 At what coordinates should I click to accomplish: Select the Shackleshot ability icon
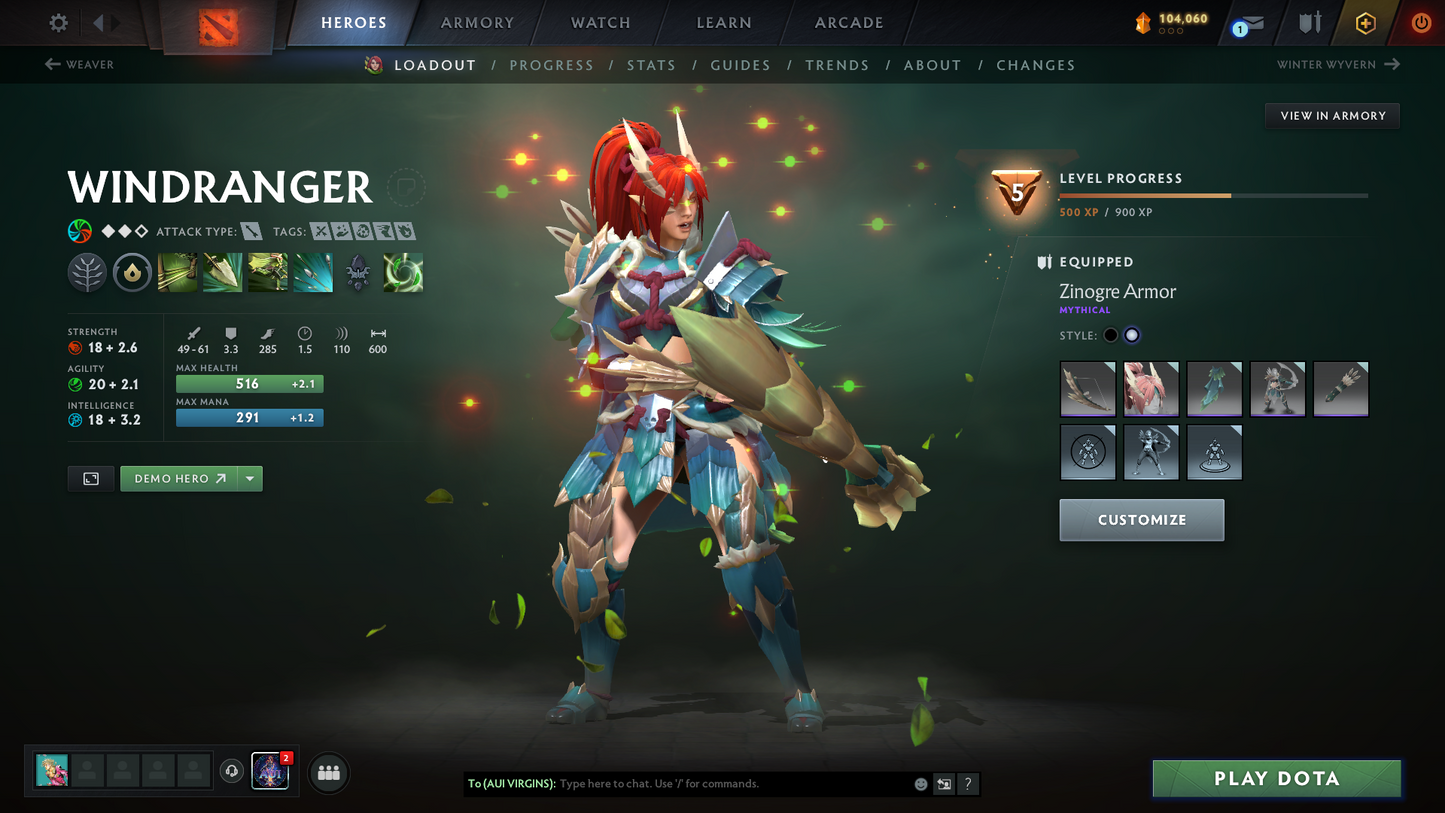point(177,271)
